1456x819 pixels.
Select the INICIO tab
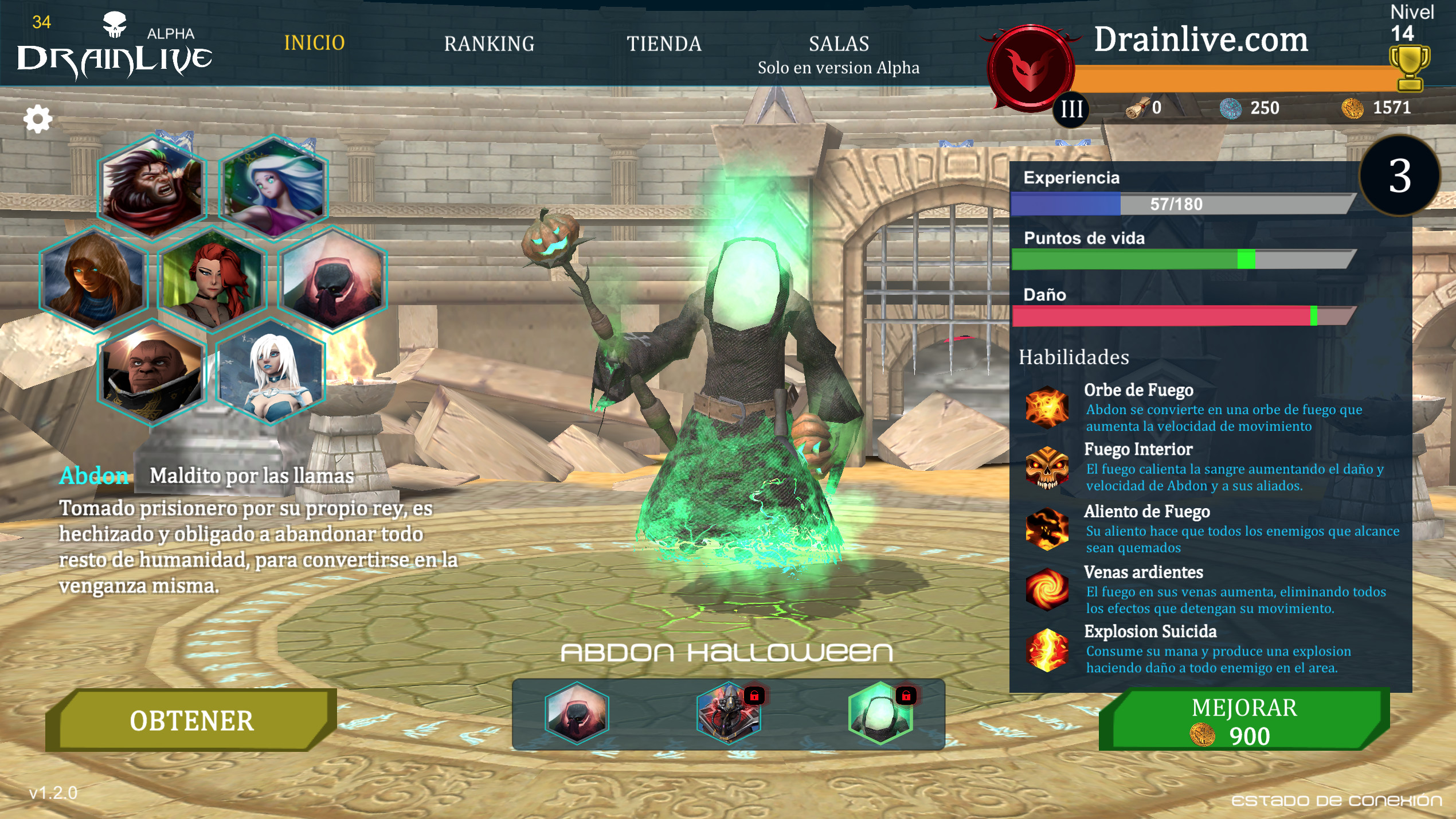pos(314,44)
